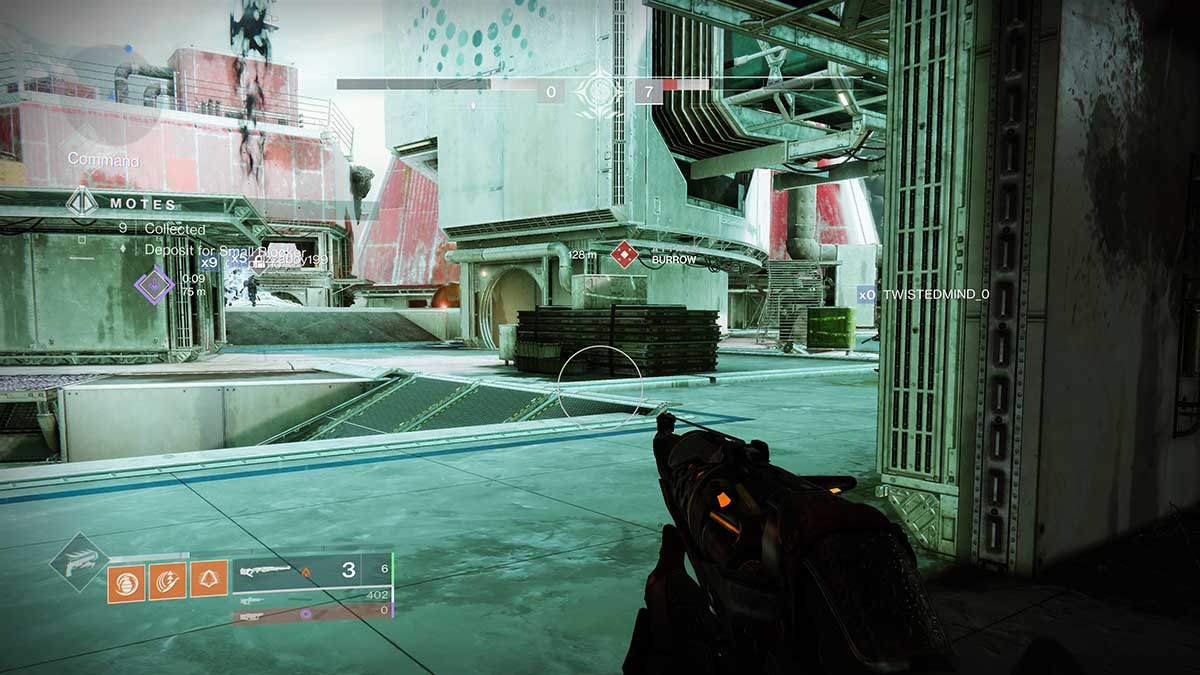
Task: Trigger the class ability icon
Action: (209, 580)
